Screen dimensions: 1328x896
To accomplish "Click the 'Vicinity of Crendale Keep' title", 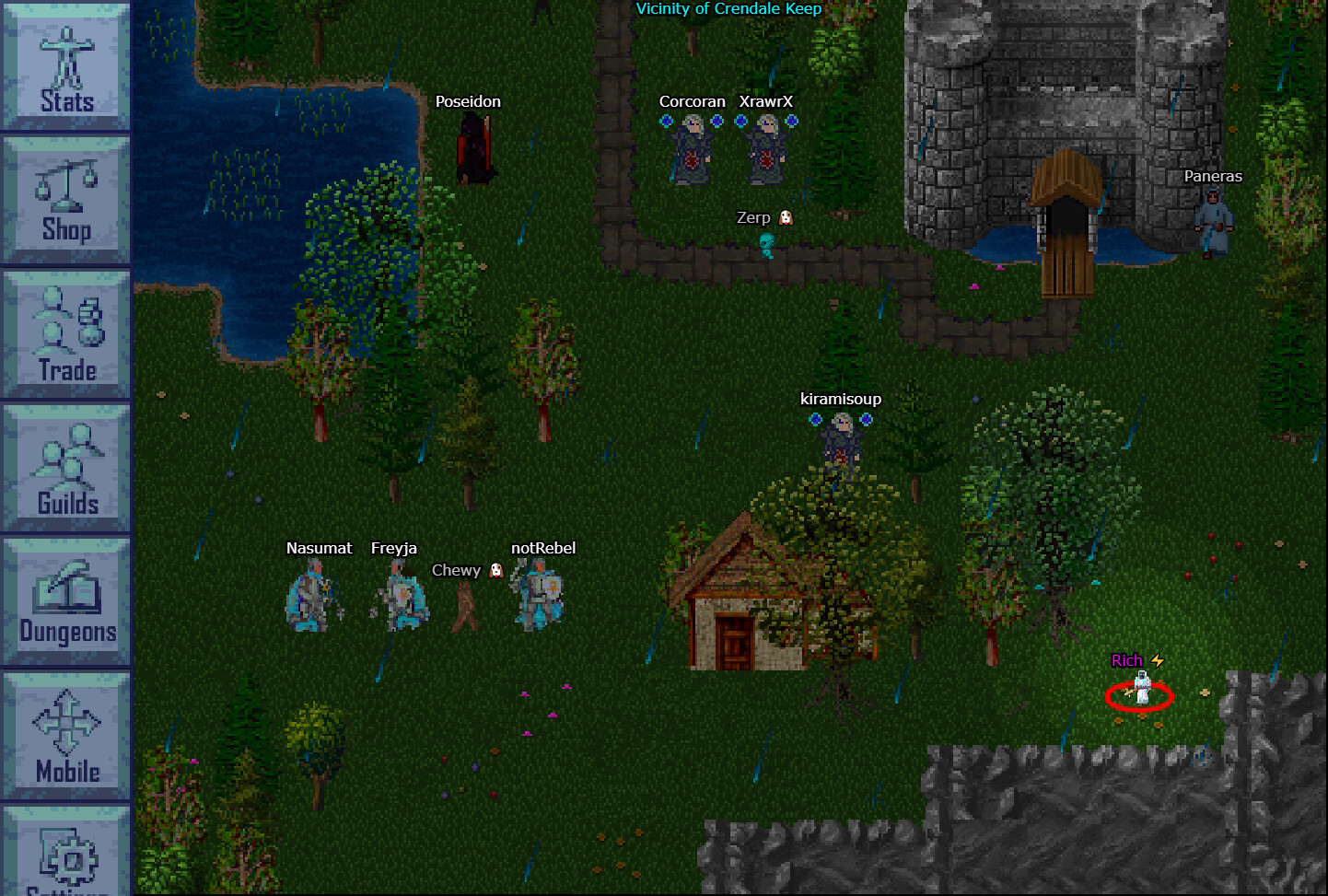I will pos(728,8).
